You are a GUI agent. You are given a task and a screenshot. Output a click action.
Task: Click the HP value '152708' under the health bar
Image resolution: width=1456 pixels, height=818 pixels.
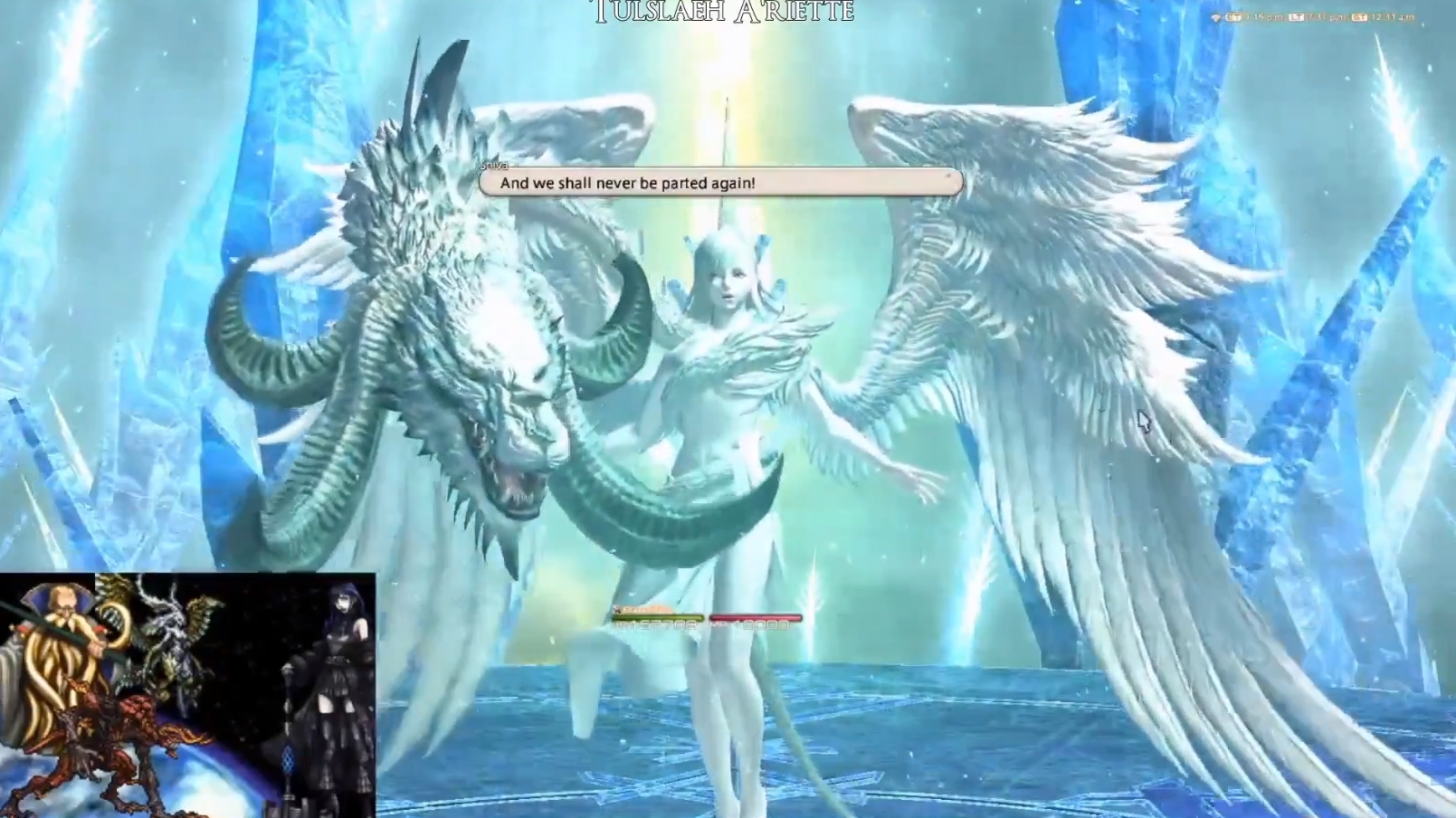pyautogui.click(x=656, y=625)
